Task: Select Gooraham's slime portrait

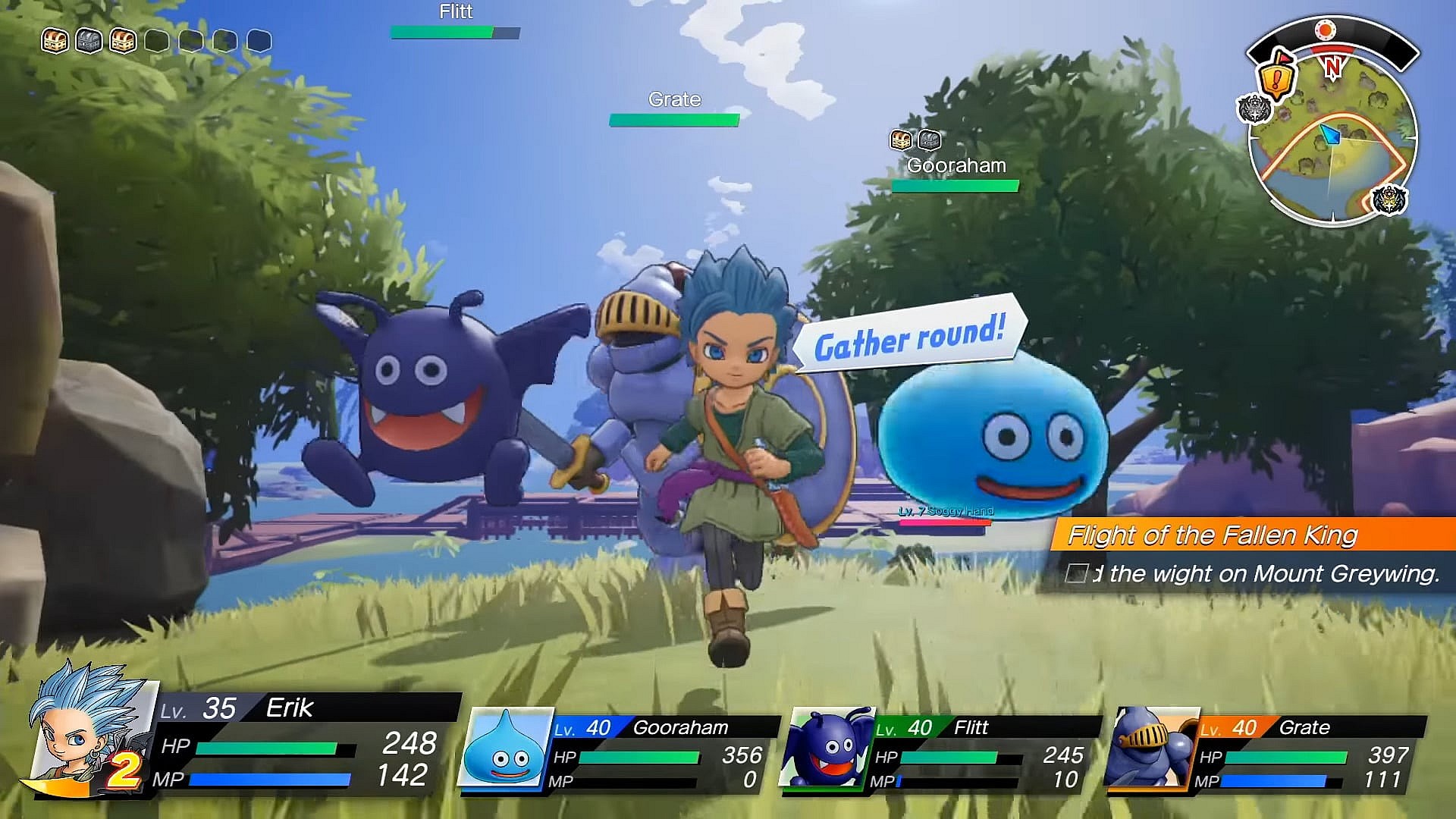Action: click(x=507, y=748)
